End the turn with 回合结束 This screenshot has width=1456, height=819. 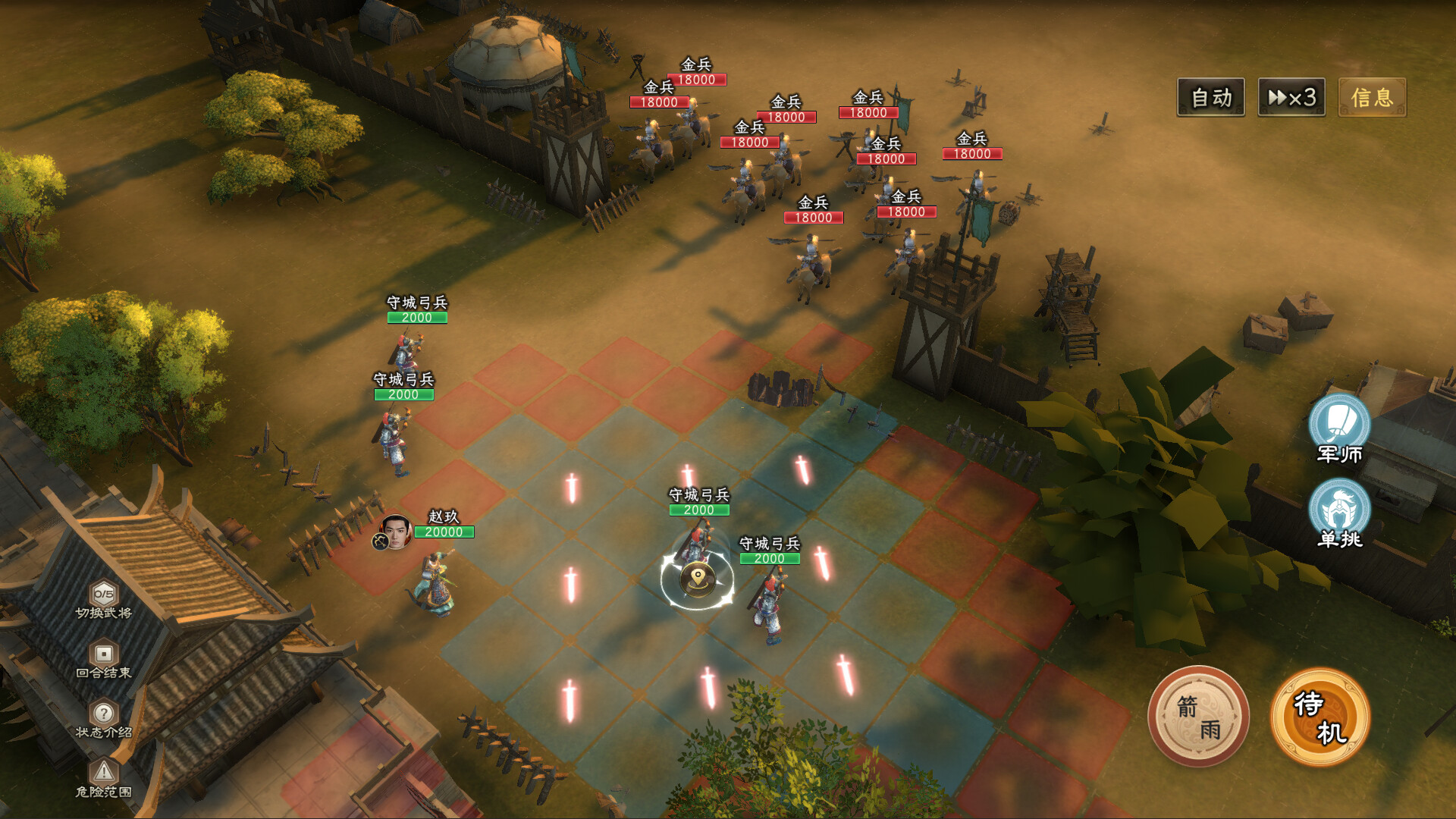[x=104, y=658]
